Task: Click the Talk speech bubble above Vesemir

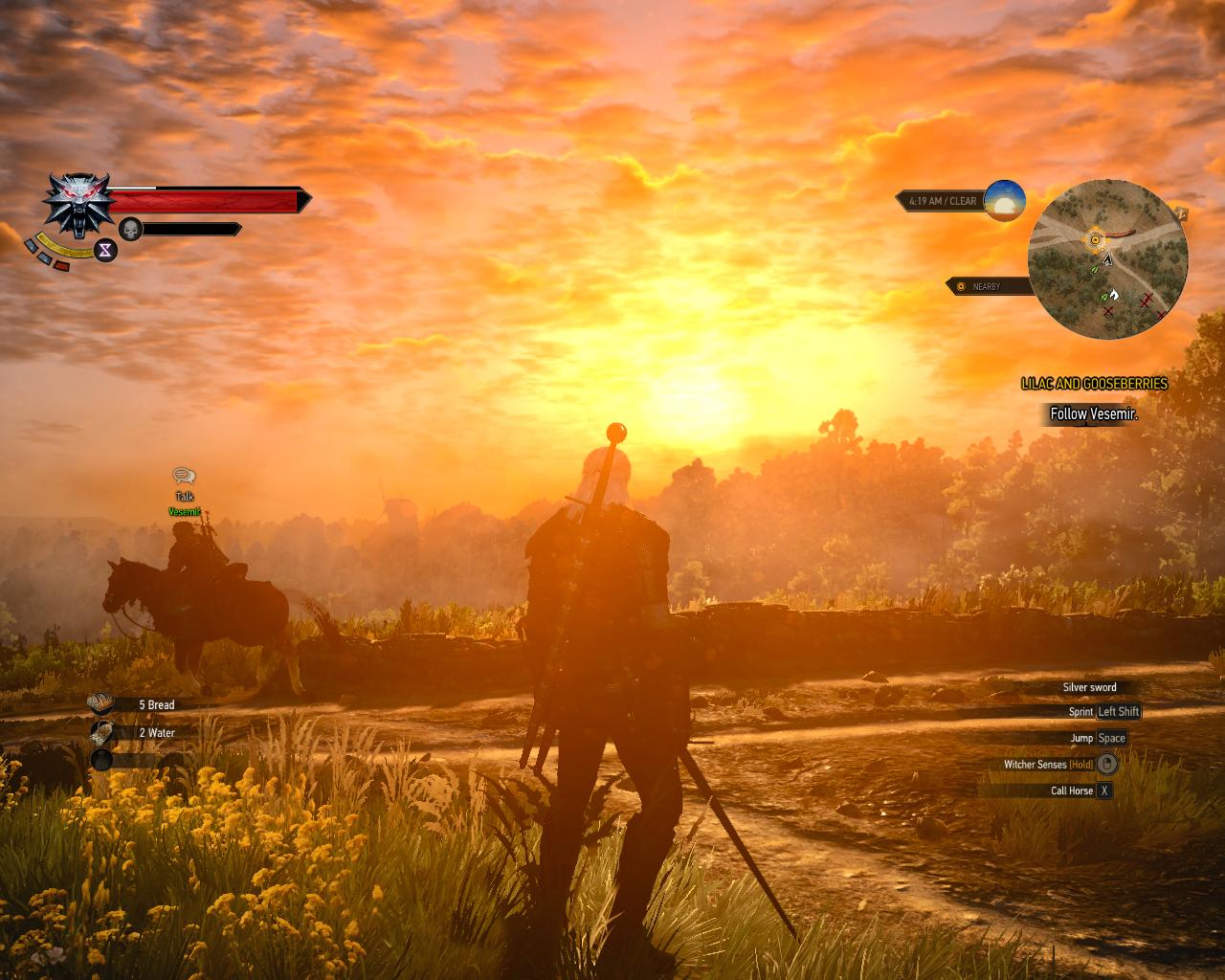Action: [x=185, y=476]
